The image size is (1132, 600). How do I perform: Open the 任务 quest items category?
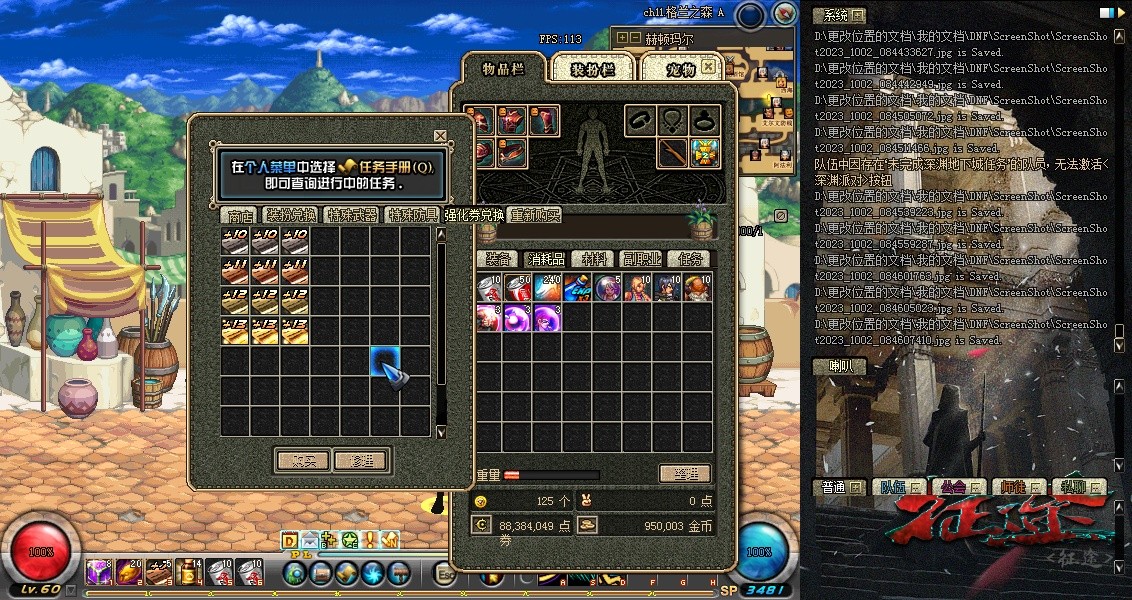point(688,259)
